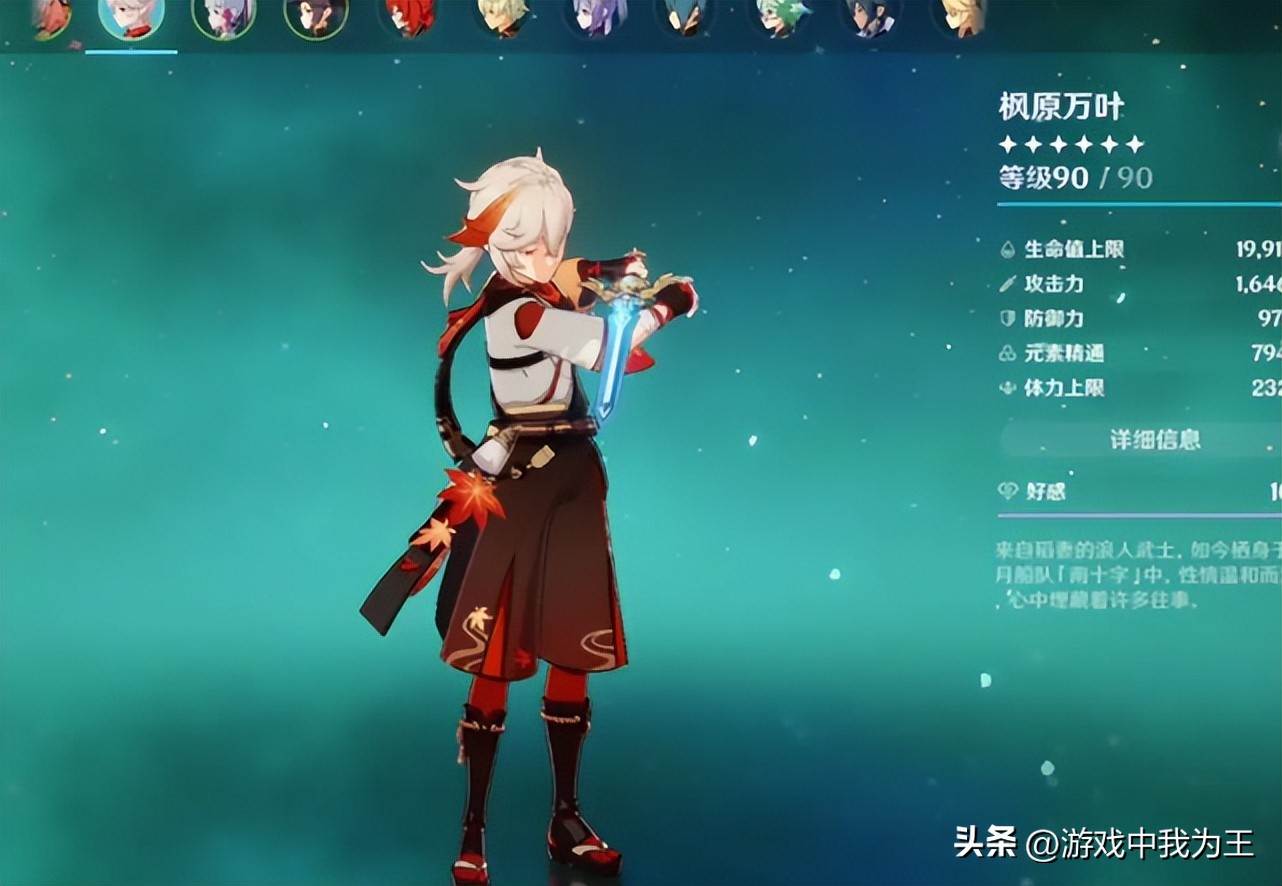Click the HP (生命值上限) droplet icon
The width and height of the screenshot is (1282, 886).
1007,250
